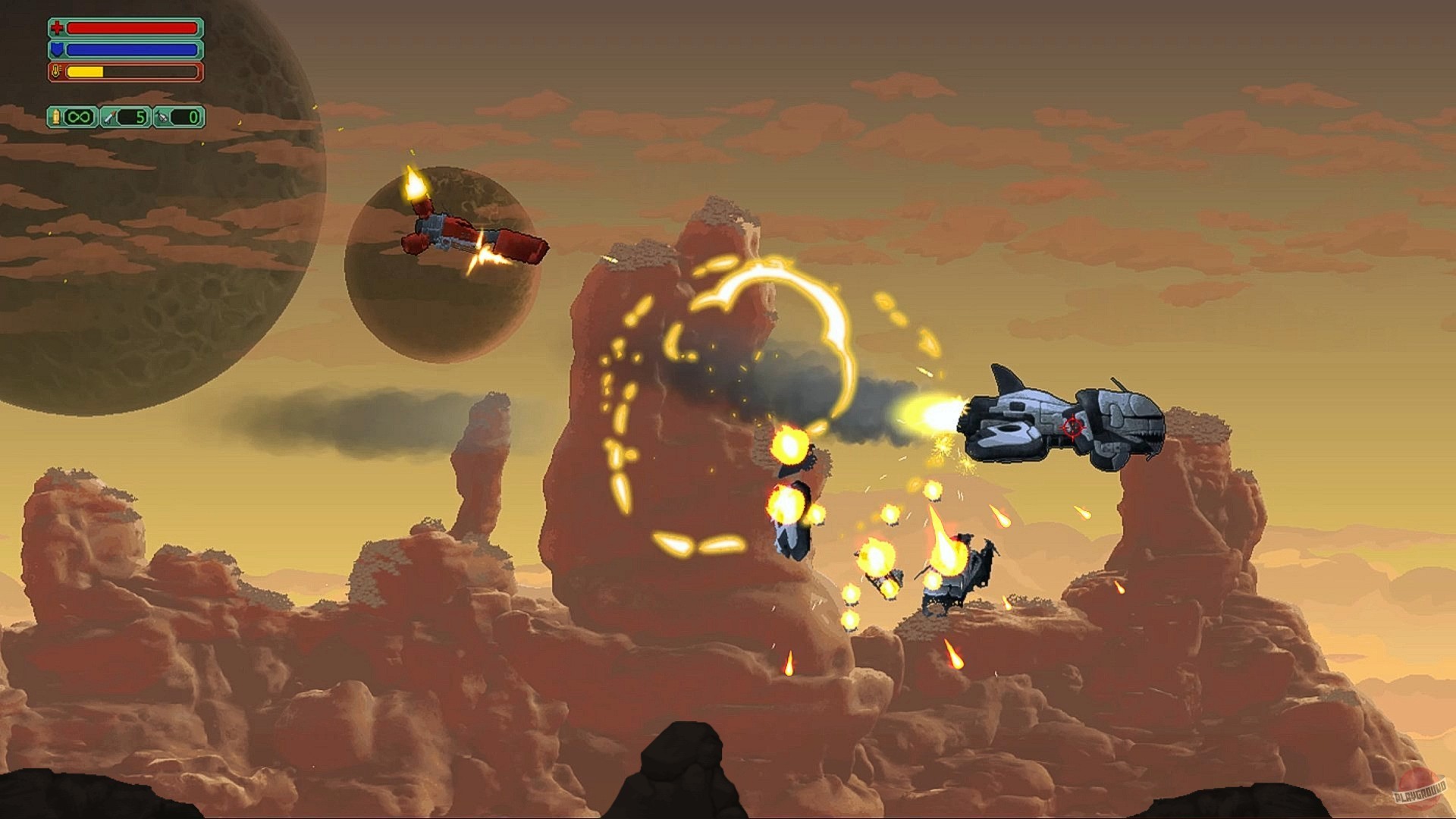Click the red health bar
The image size is (1456, 819).
(133, 27)
